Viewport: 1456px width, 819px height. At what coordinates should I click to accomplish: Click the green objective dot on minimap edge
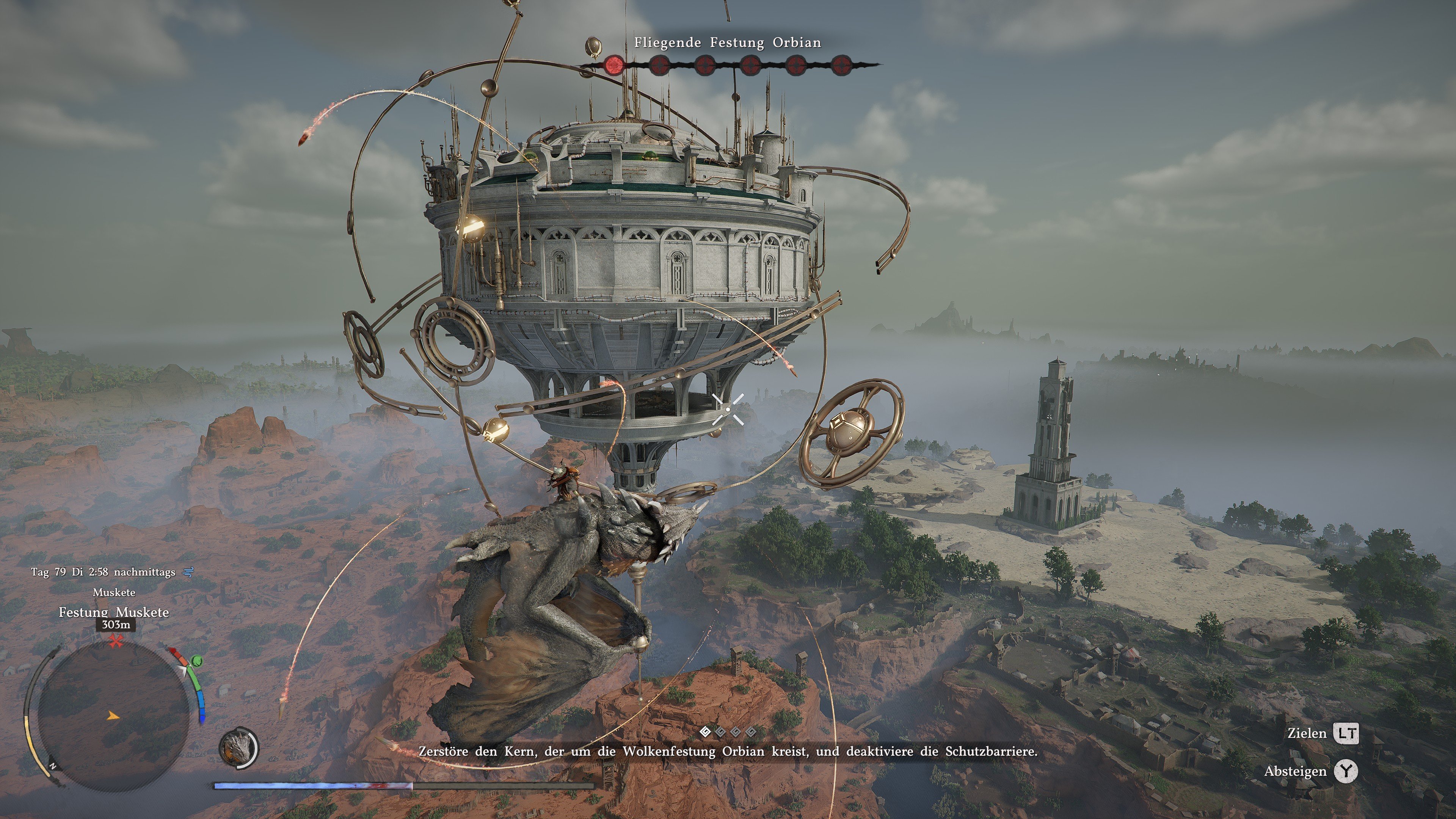tap(197, 662)
